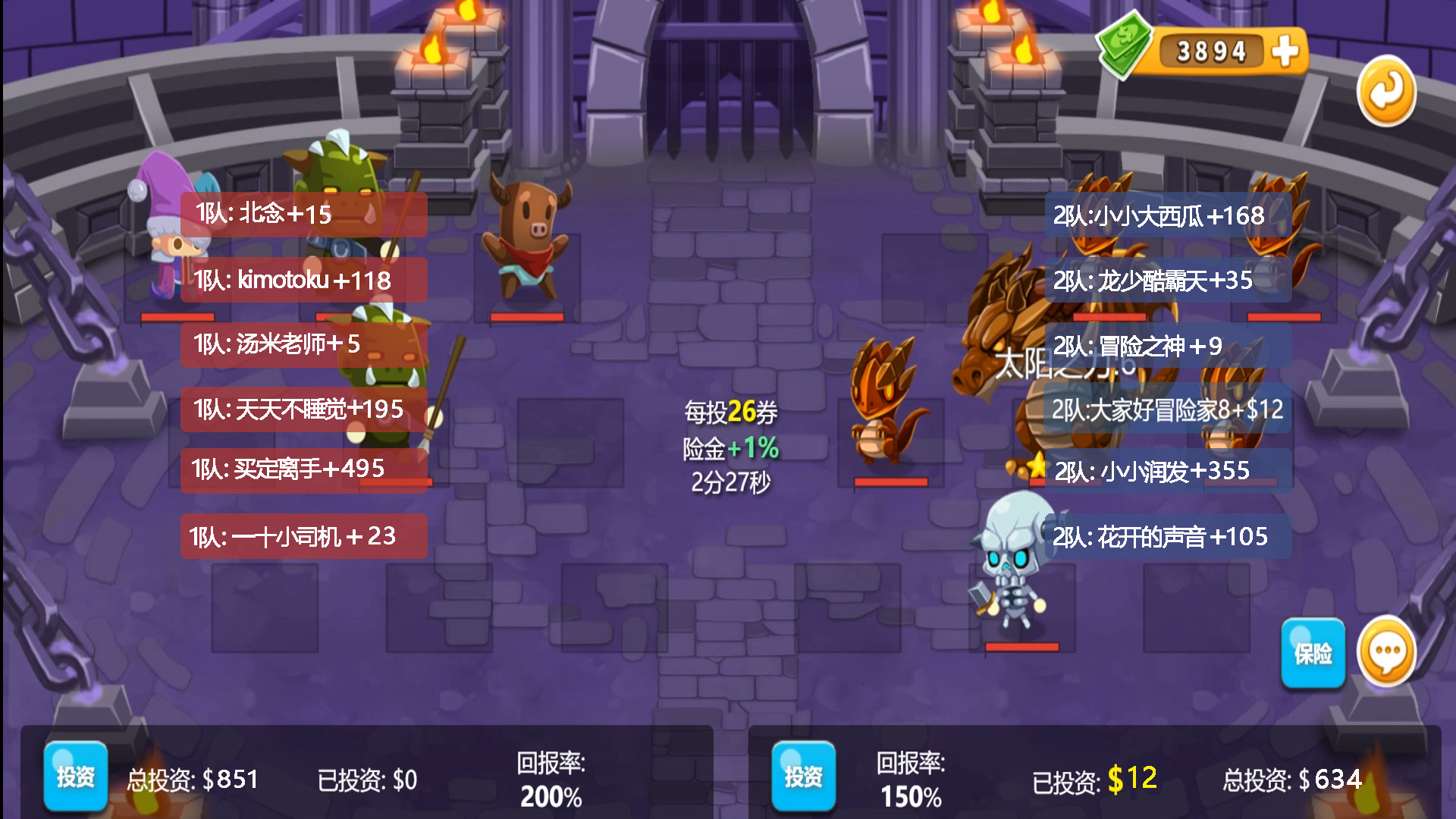The width and height of the screenshot is (1456, 819).
Task: Open the chat speech bubble
Action: (x=1386, y=651)
